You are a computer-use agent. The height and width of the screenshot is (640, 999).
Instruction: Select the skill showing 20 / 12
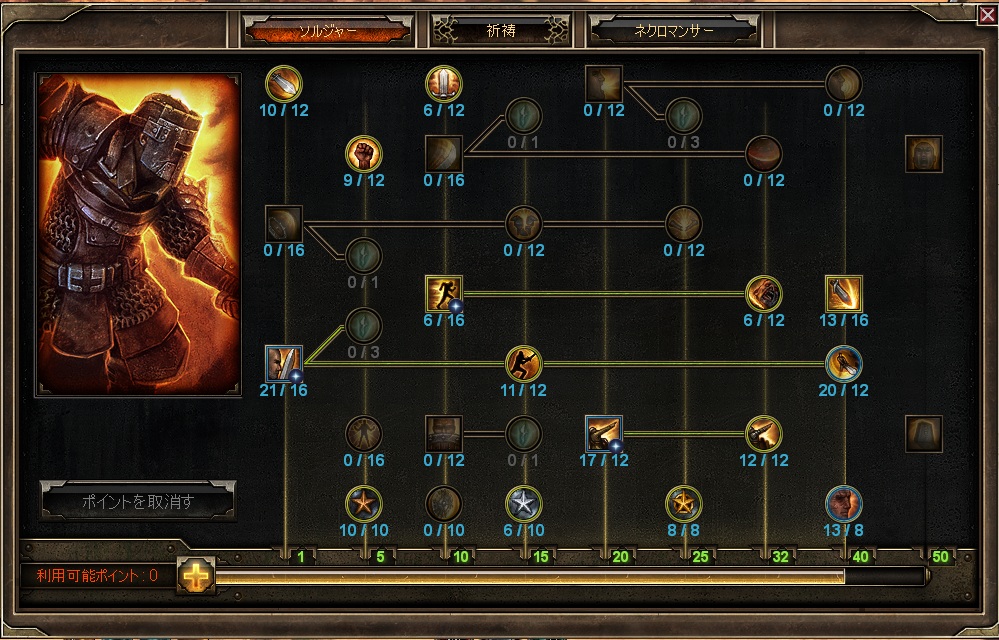(x=844, y=364)
